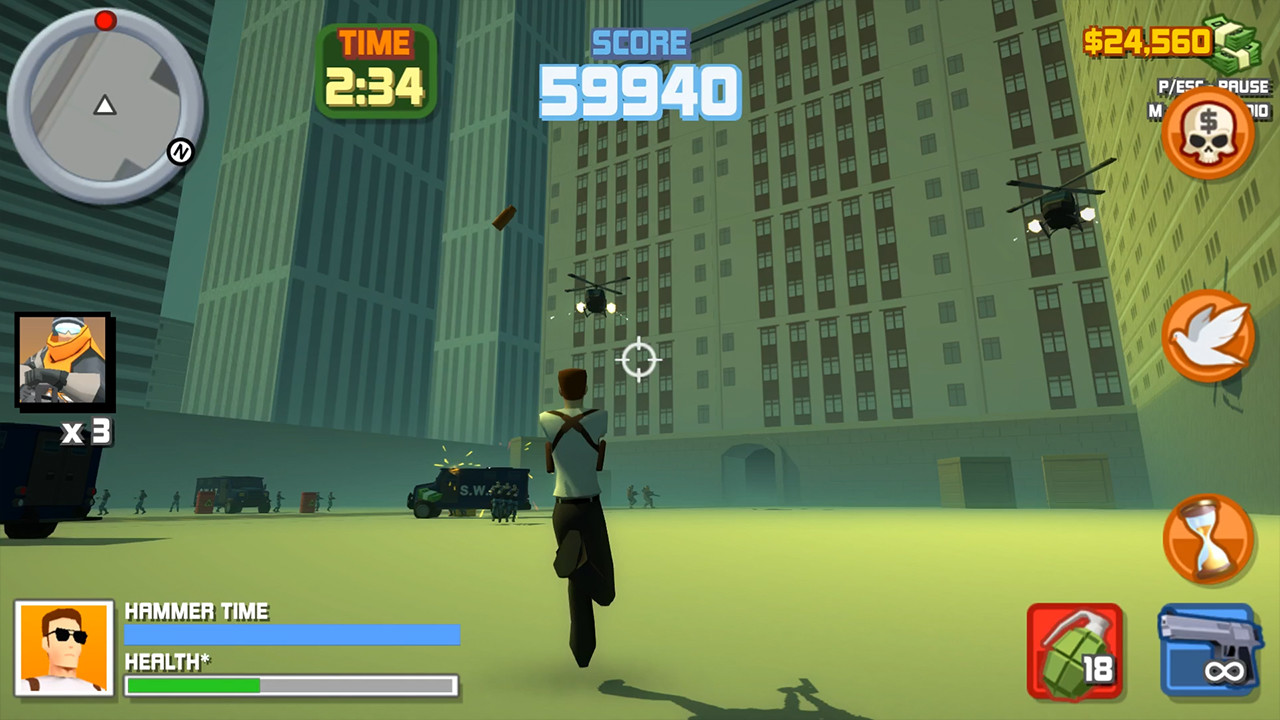Screen dimensions: 1280x720
Task: Click the aiming crosshair reticle
Action: pos(638,360)
